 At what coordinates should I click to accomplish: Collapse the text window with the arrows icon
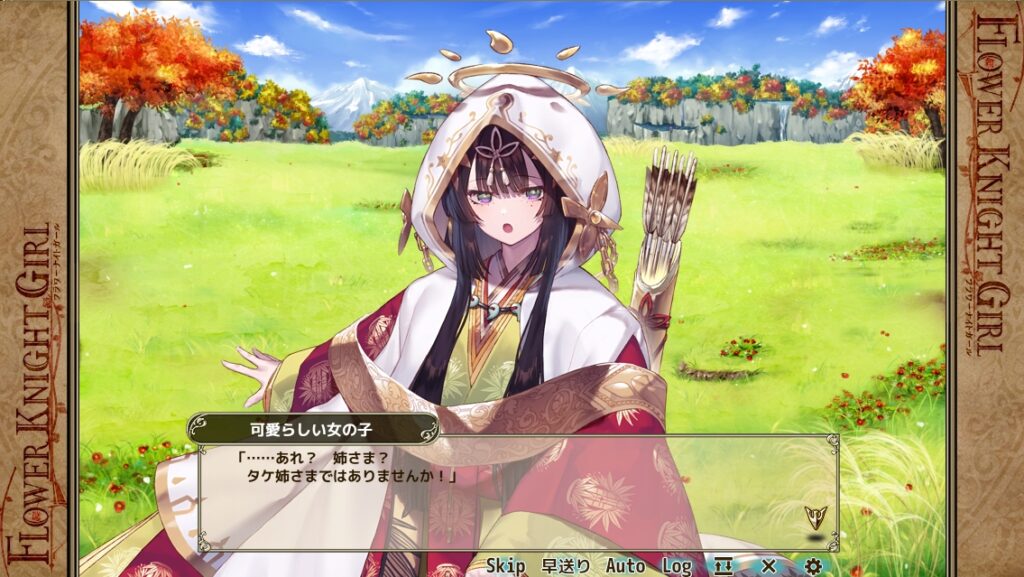(x=724, y=566)
